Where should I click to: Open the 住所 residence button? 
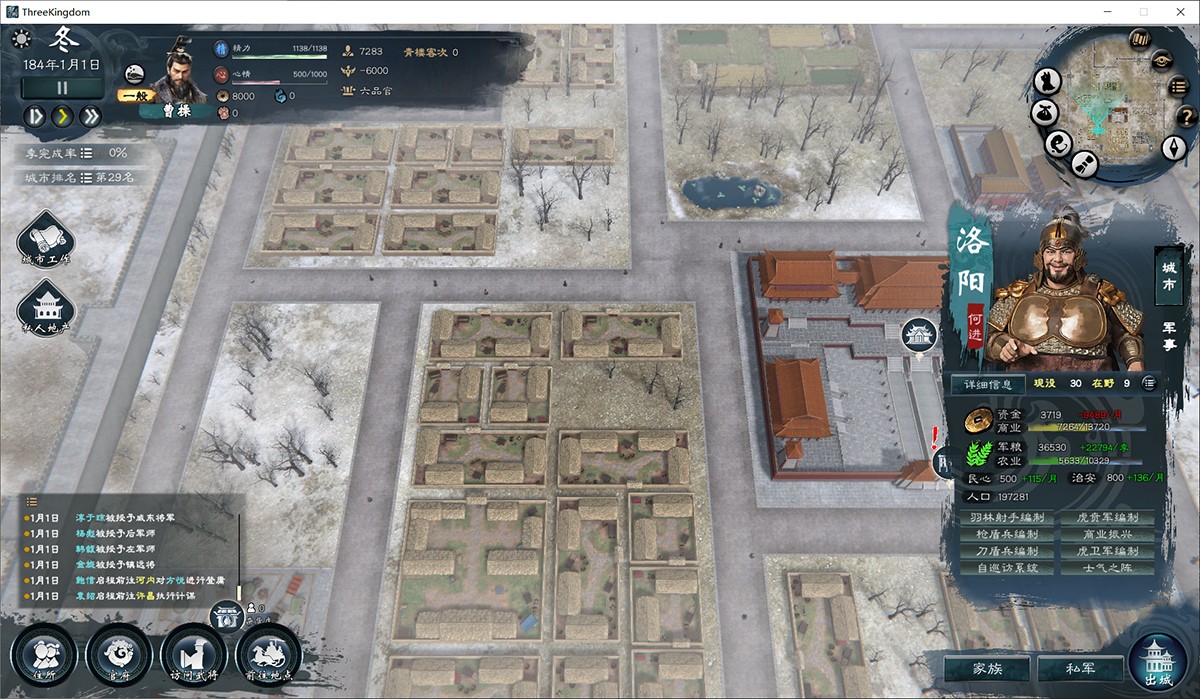point(45,656)
